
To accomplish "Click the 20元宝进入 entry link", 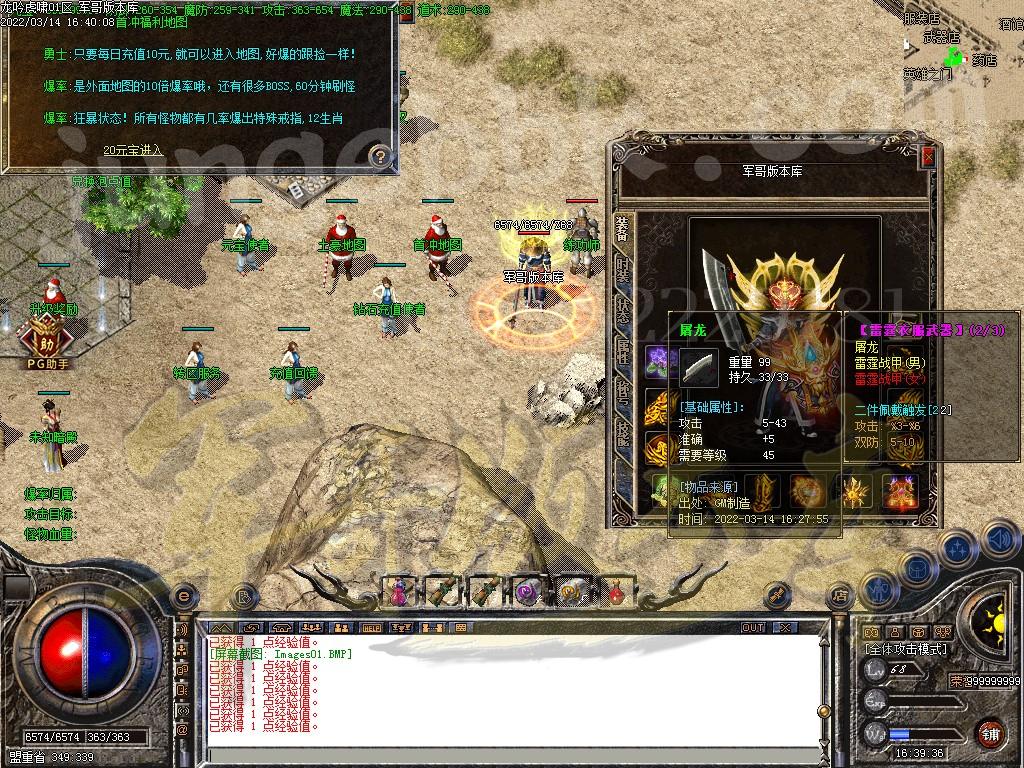I will (x=132, y=150).
